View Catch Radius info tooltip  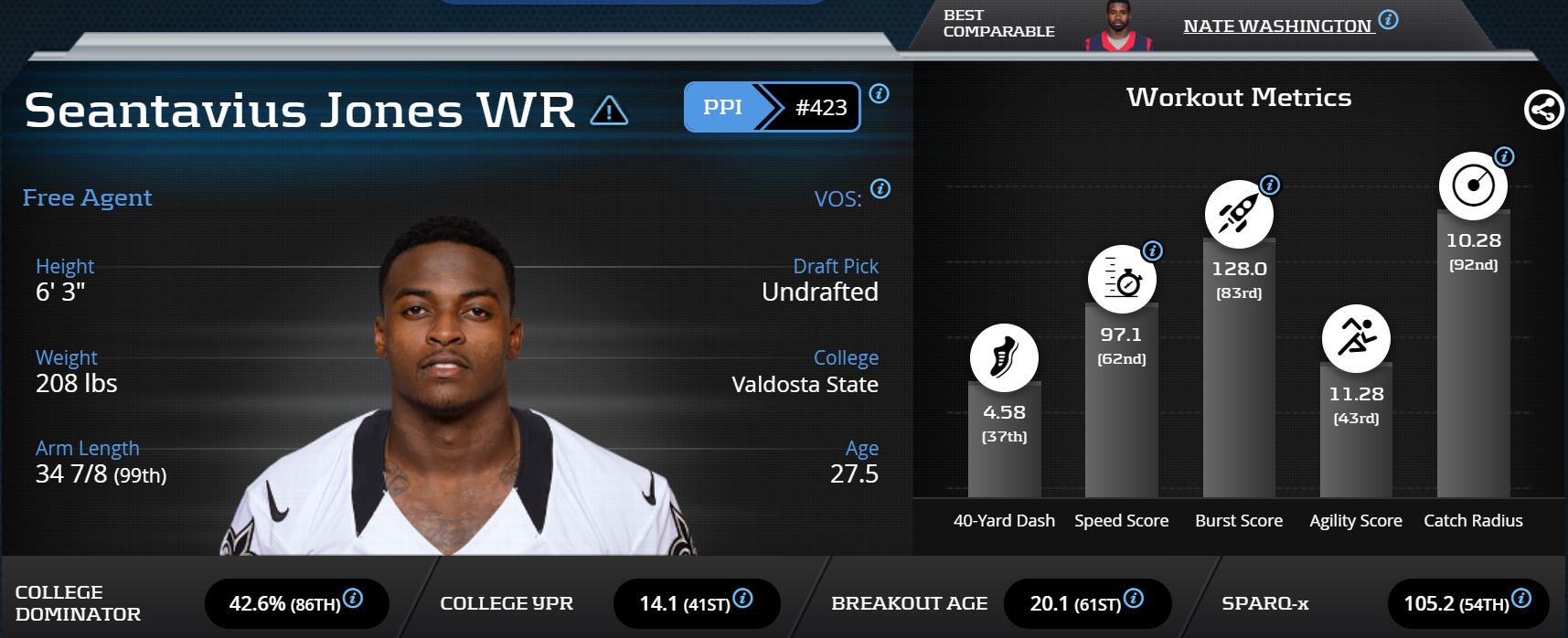pyautogui.click(x=1504, y=157)
